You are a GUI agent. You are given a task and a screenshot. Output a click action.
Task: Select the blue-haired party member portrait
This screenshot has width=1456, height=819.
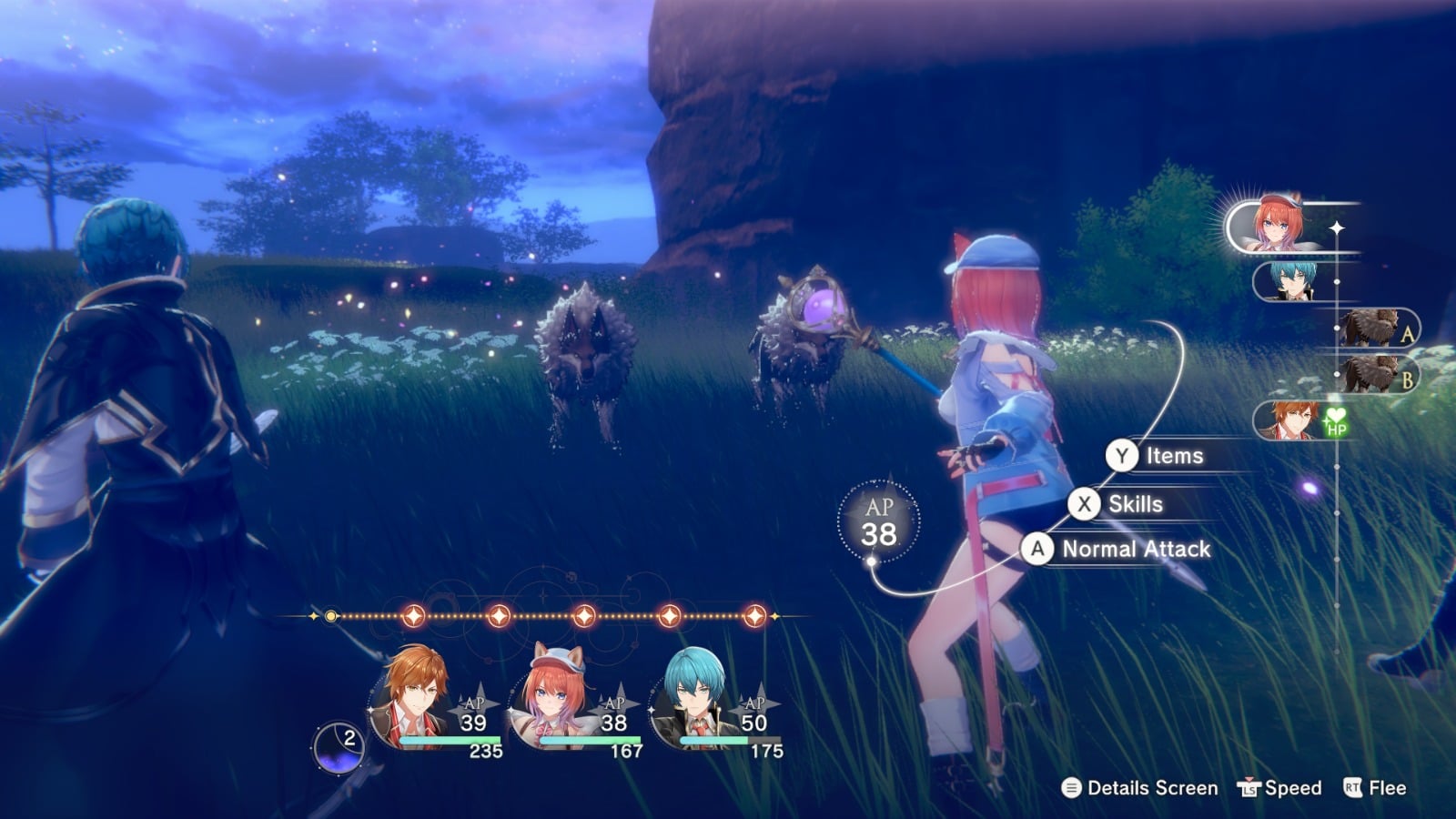click(x=695, y=699)
